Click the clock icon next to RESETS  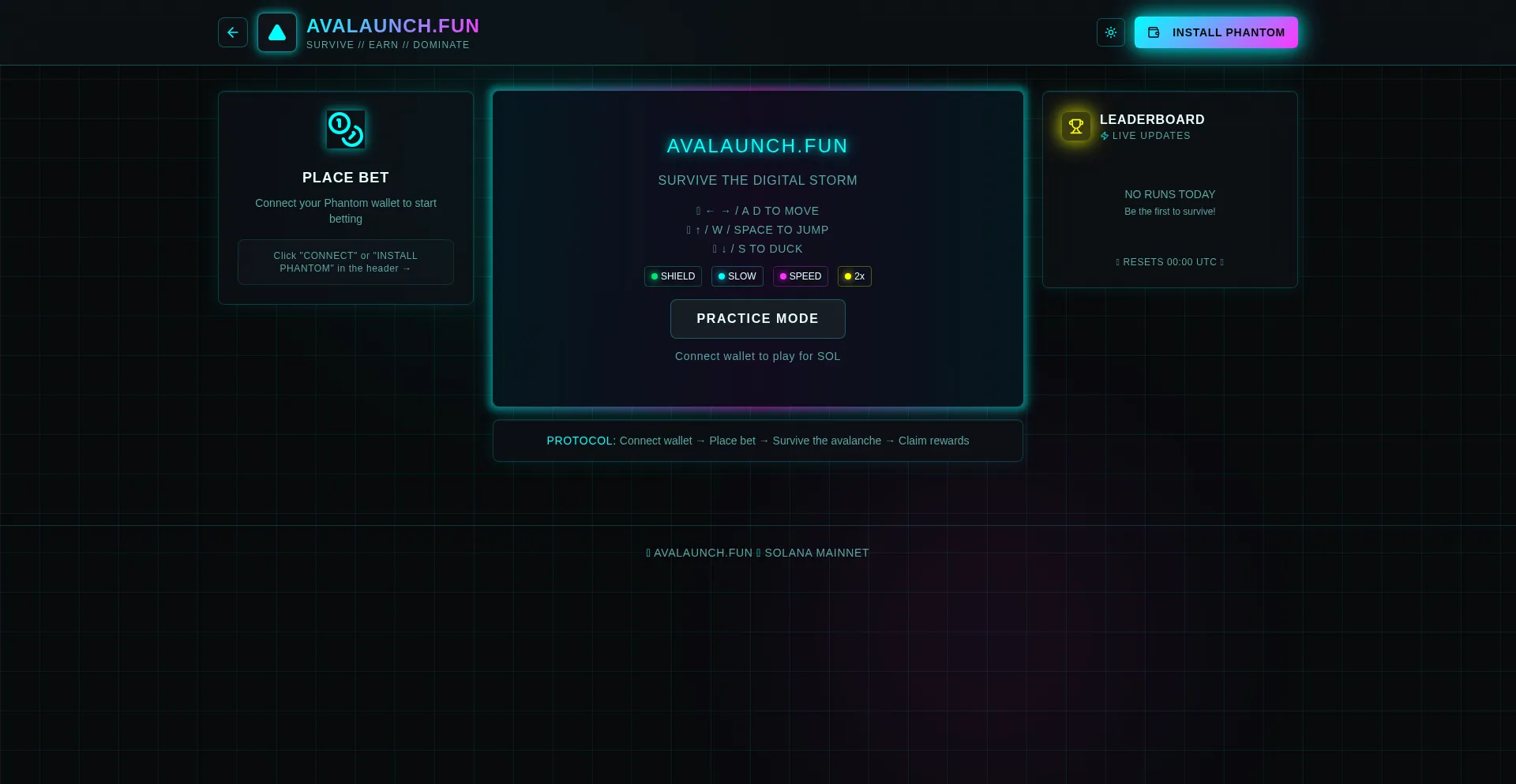pyautogui.click(x=1117, y=262)
